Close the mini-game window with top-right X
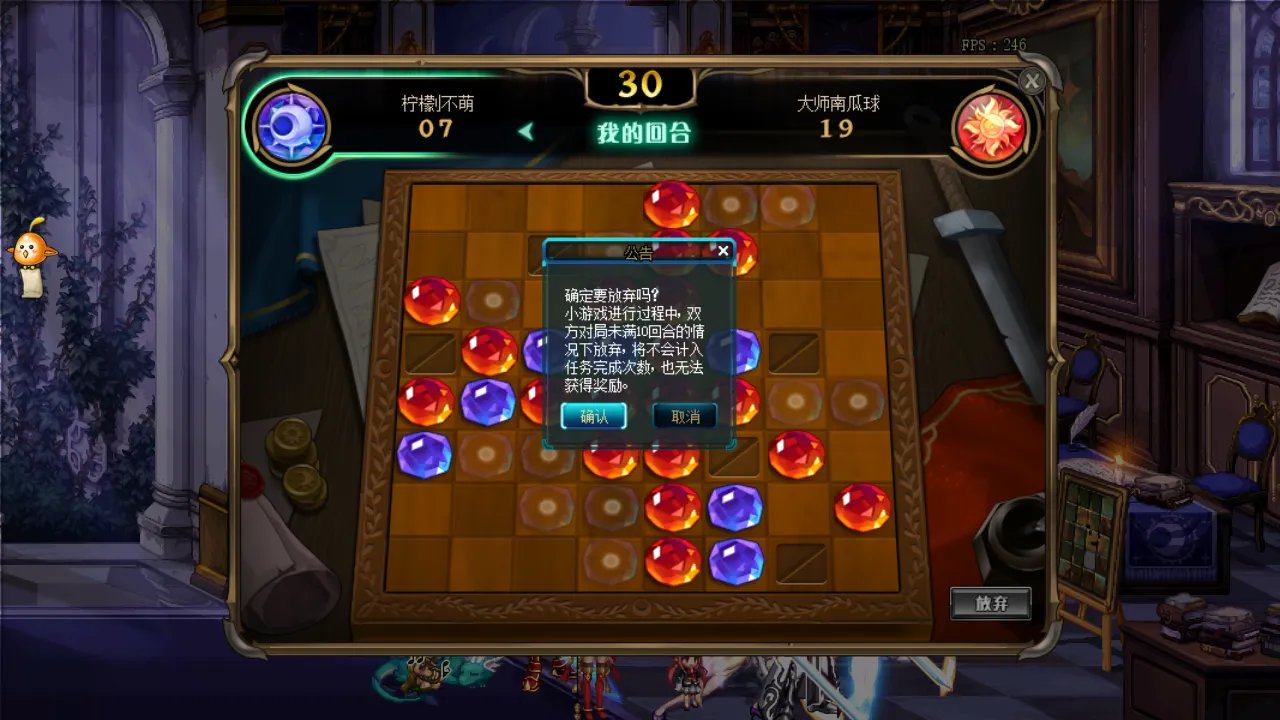Screen dimensions: 1280x720 pyautogui.click(x=1032, y=82)
